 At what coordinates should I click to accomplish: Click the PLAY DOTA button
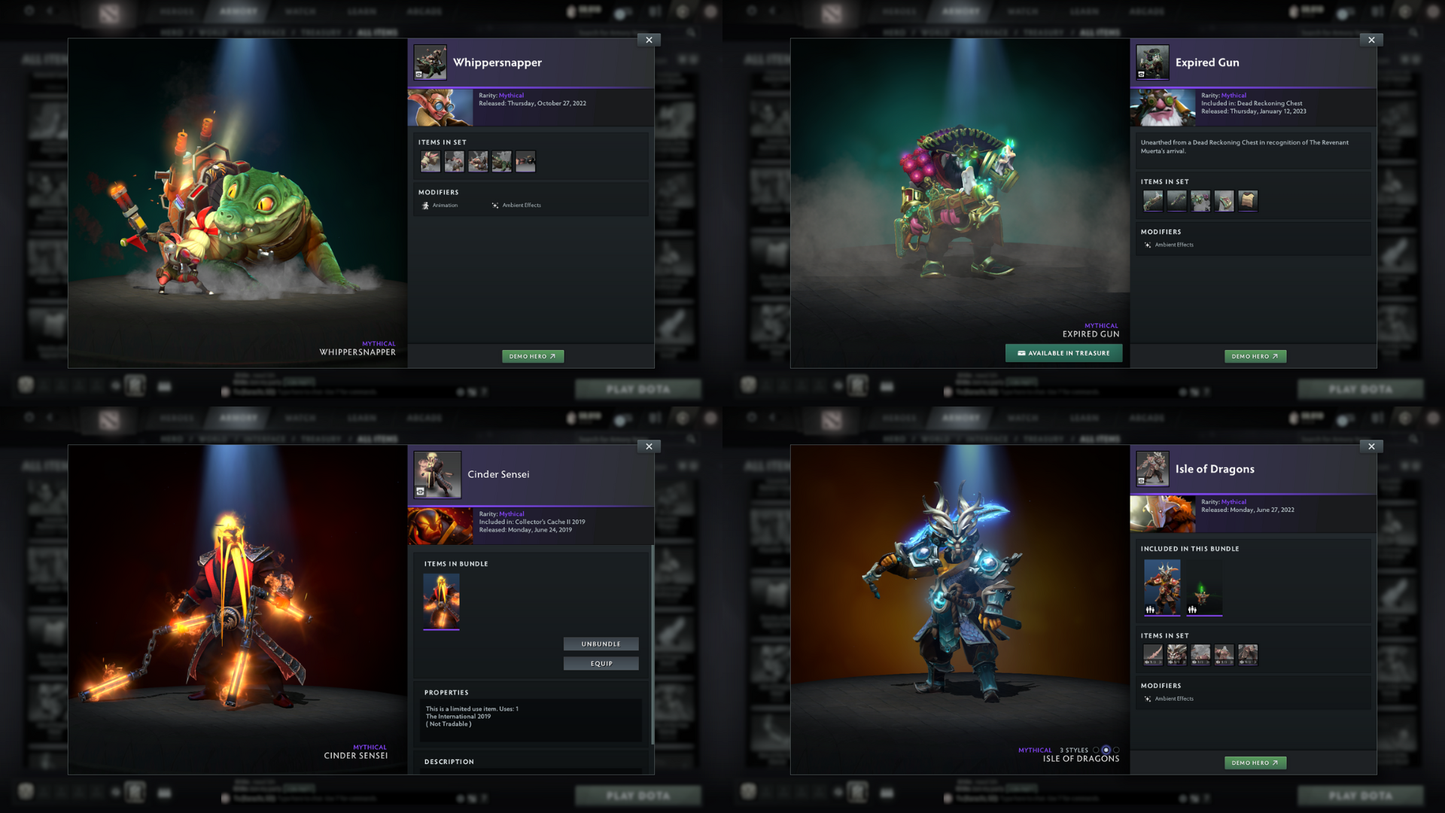coord(638,389)
